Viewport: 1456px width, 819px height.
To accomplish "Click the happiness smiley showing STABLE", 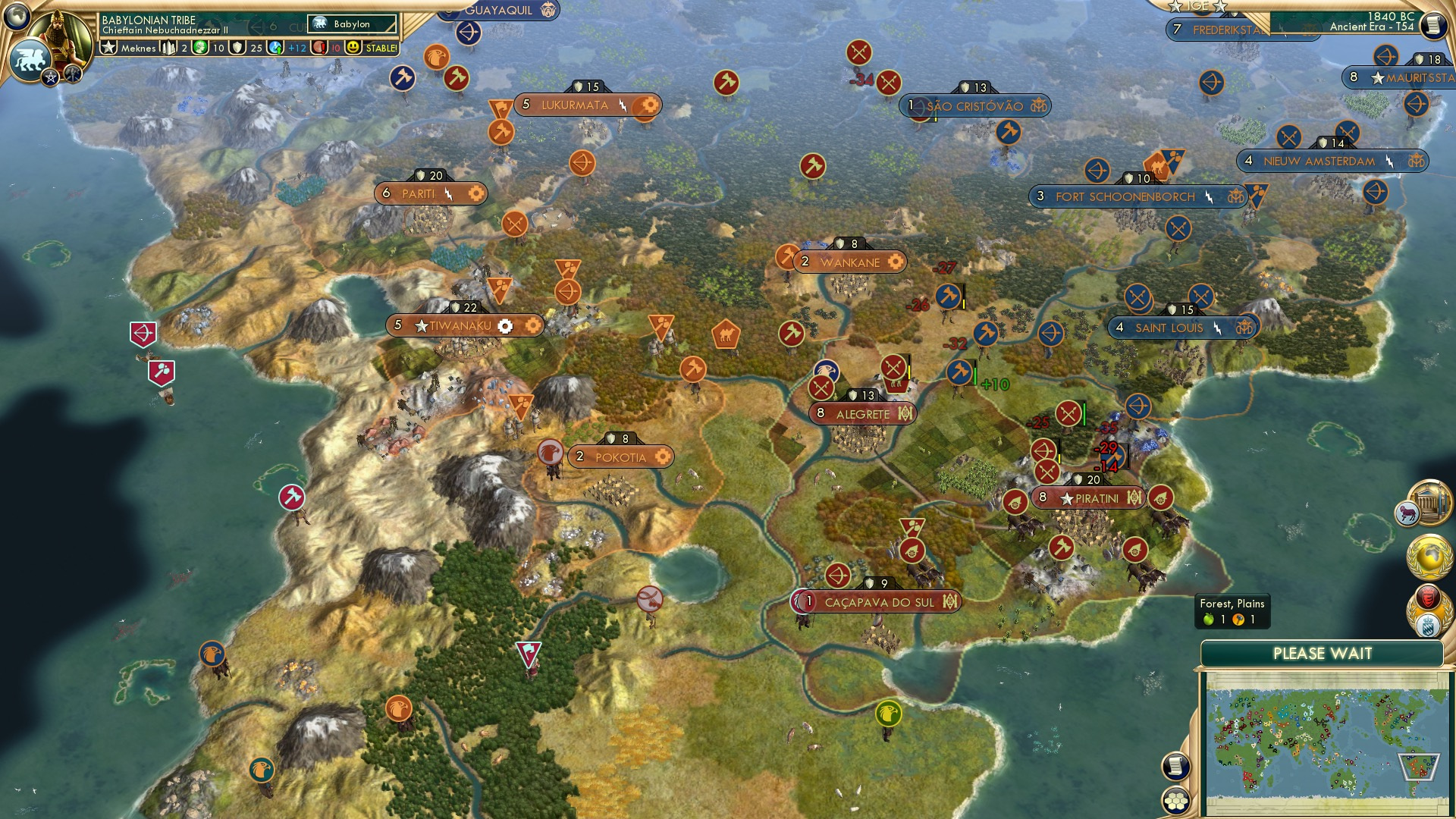I will pyautogui.click(x=353, y=47).
